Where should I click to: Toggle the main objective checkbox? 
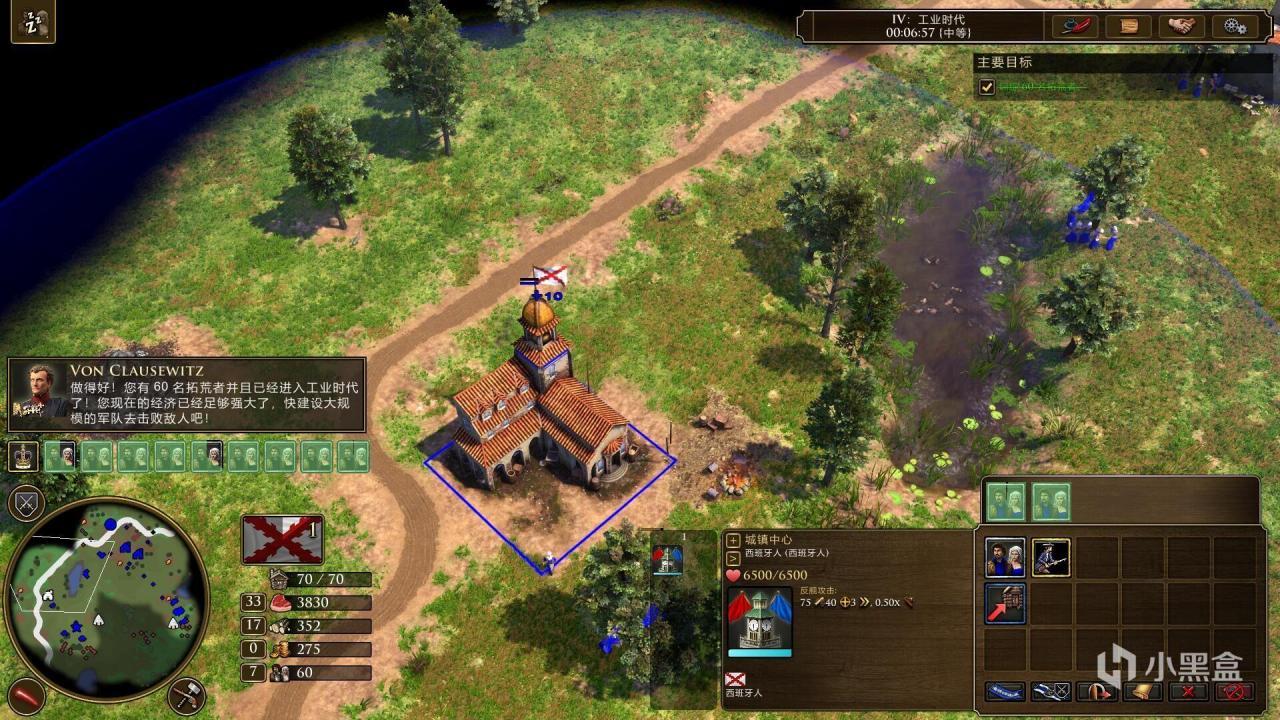point(987,87)
